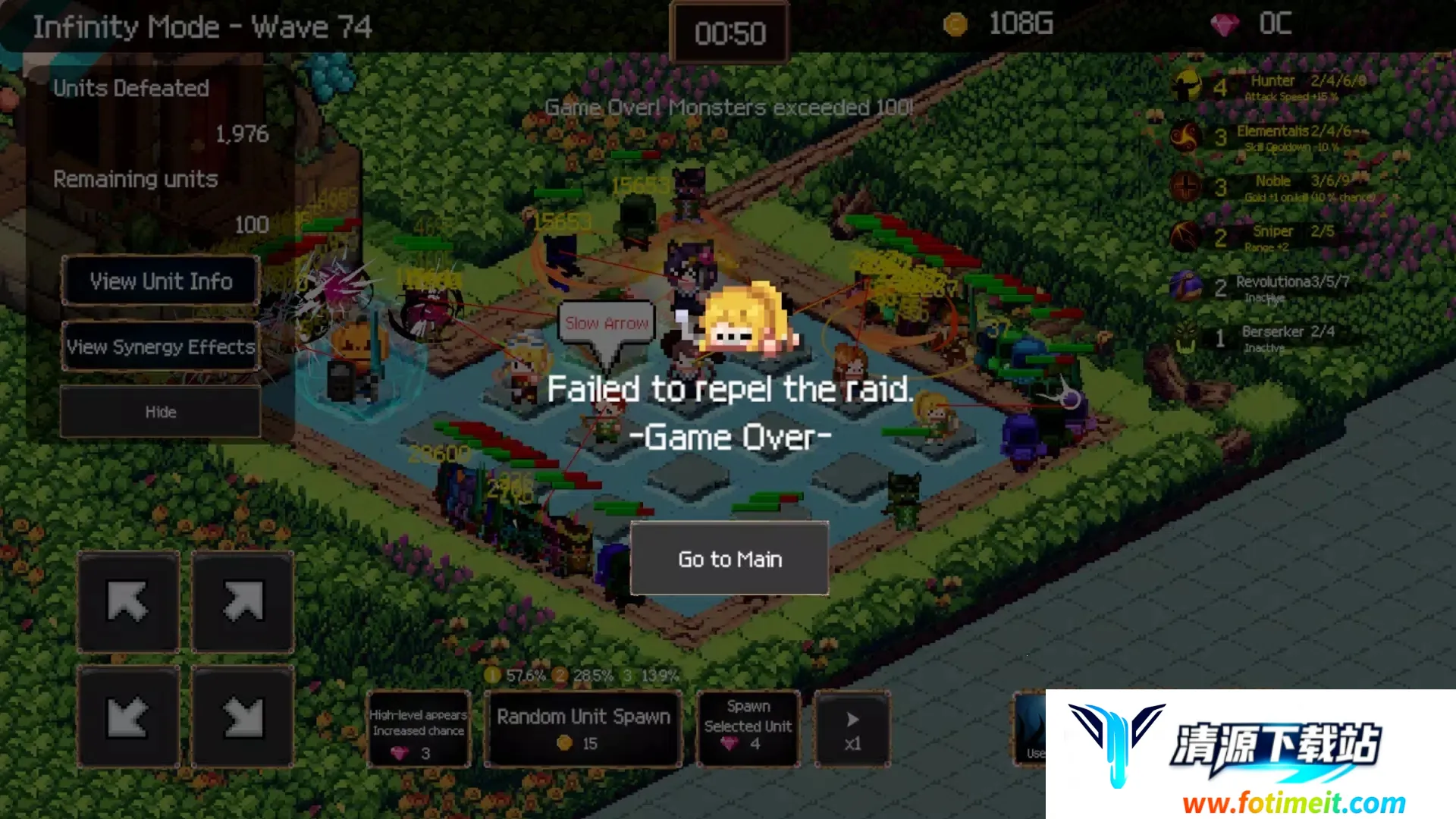Move camera with the up-left arrow

tap(128, 602)
